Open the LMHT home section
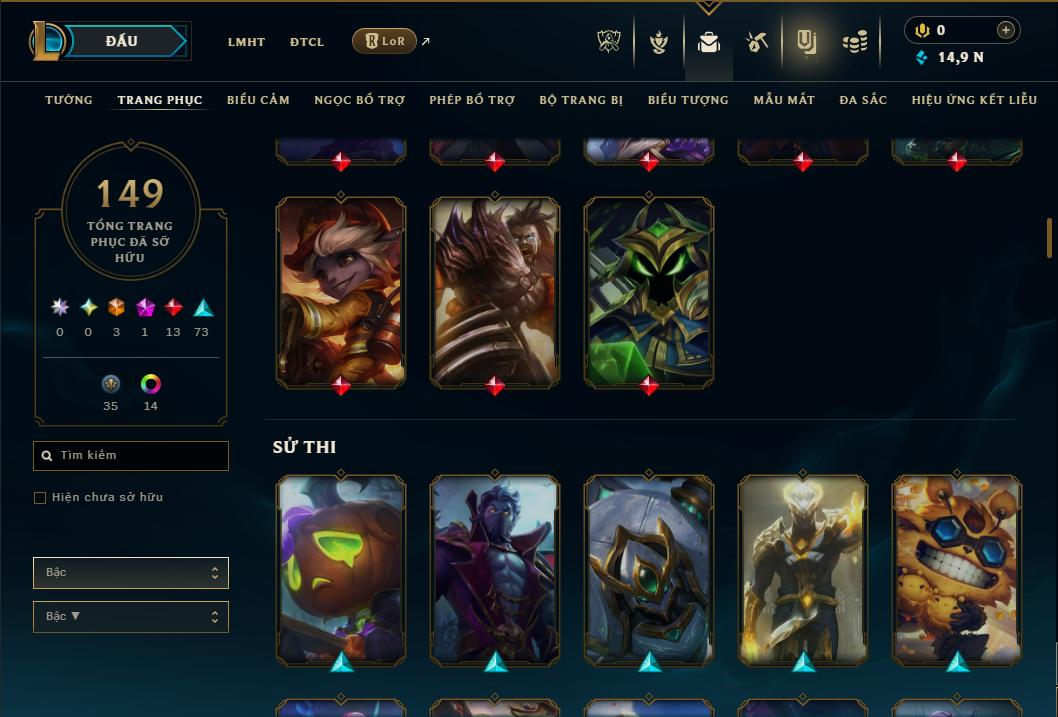1058x717 pixels. coord(246,42)
